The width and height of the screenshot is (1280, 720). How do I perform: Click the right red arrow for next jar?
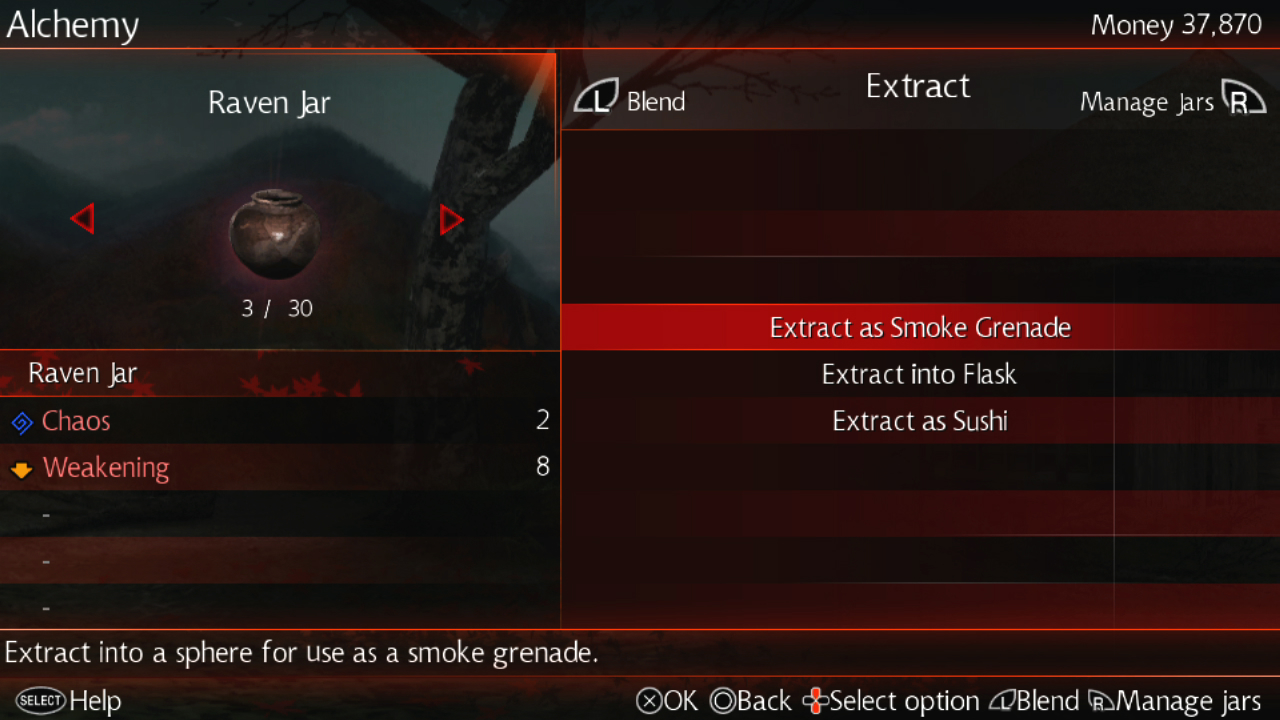point(451,219)
